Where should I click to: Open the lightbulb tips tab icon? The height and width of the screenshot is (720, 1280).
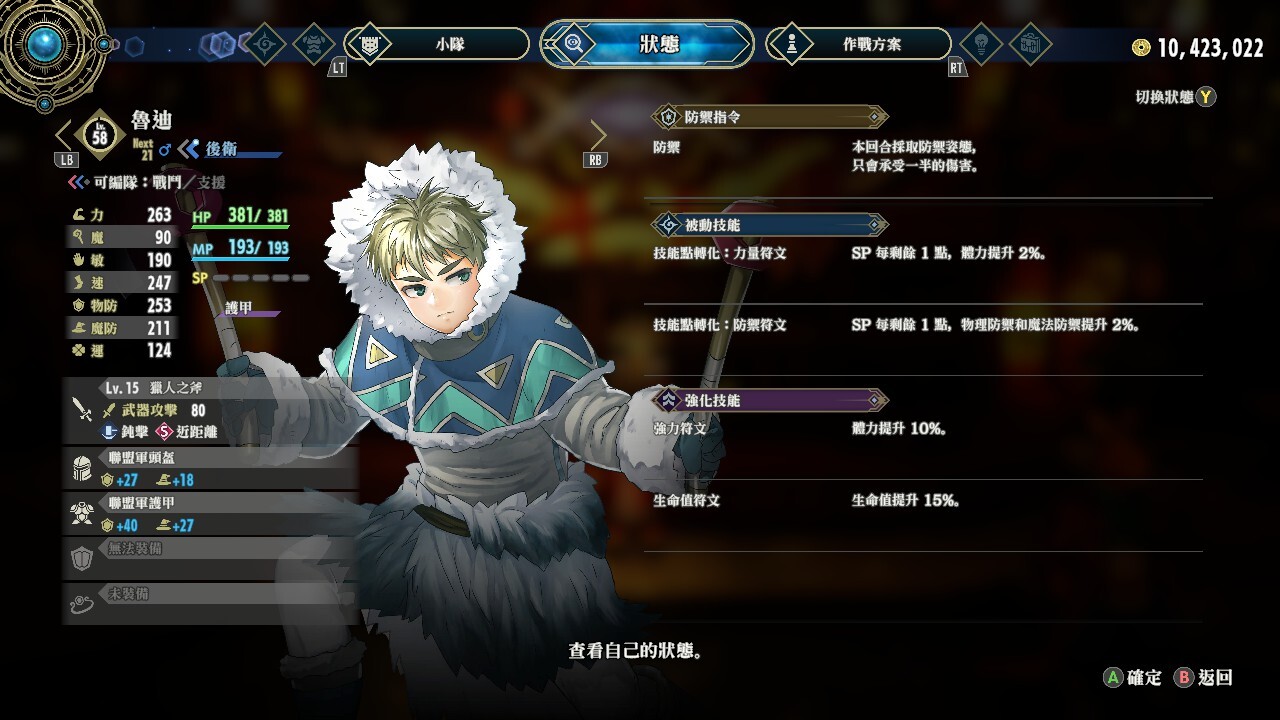pyautogui.click(x=981, y=44)
